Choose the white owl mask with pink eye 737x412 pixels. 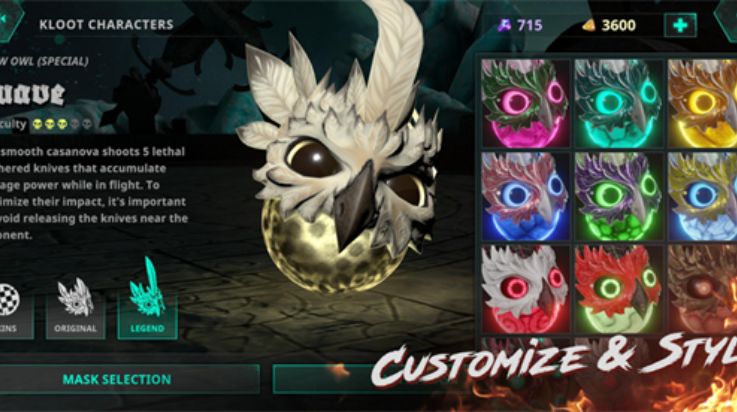(525, 288)
